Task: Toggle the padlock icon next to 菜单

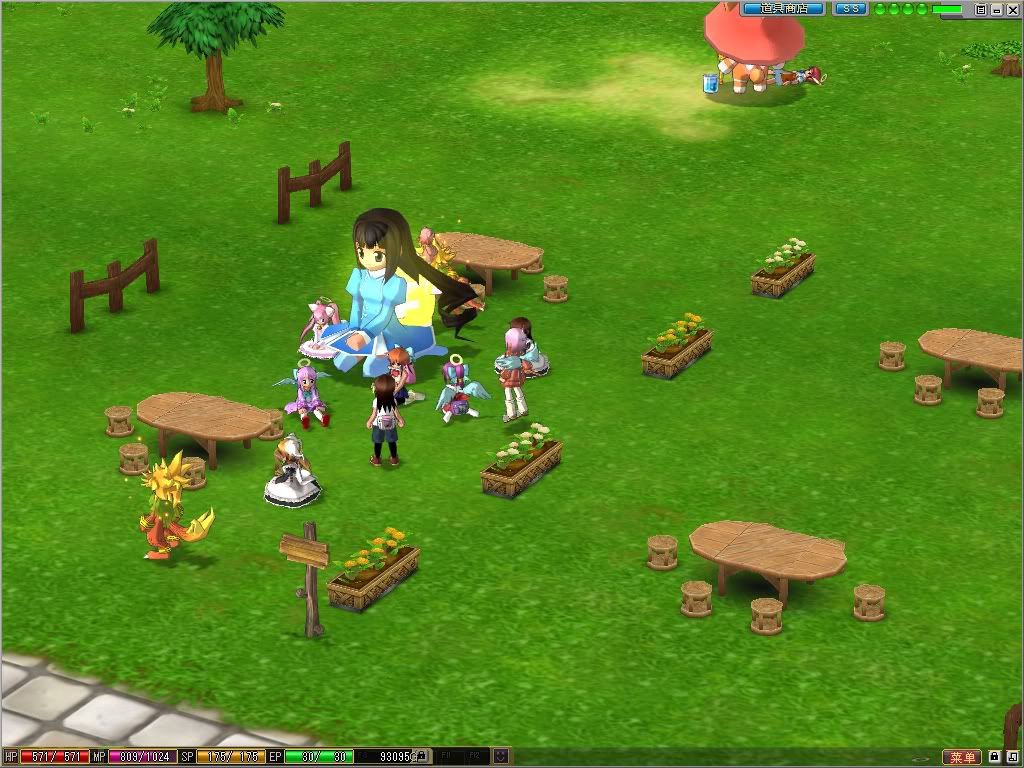Action: tap(996, 757)
